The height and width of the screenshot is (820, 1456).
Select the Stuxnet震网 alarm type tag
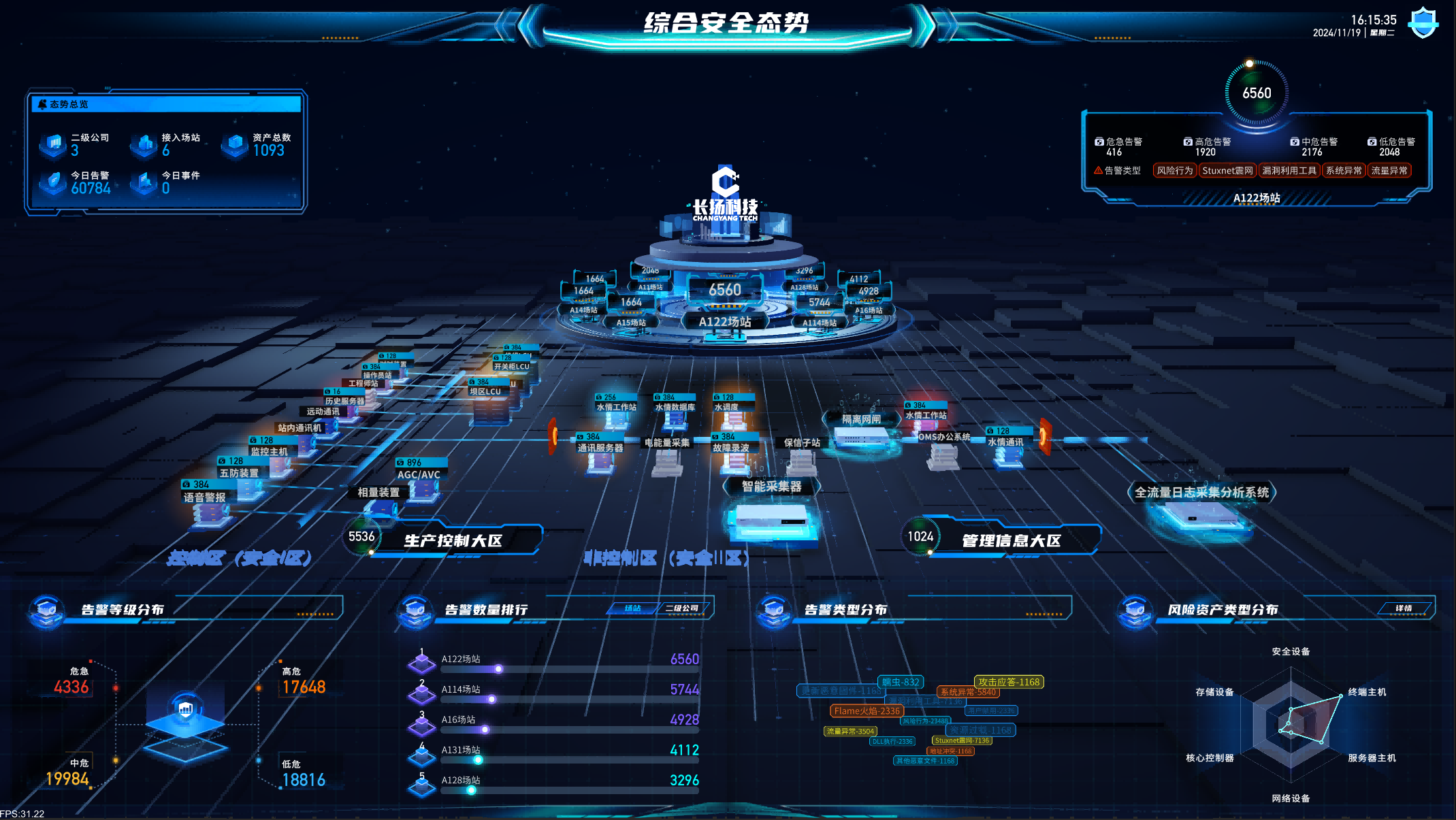pos(1227,171)
